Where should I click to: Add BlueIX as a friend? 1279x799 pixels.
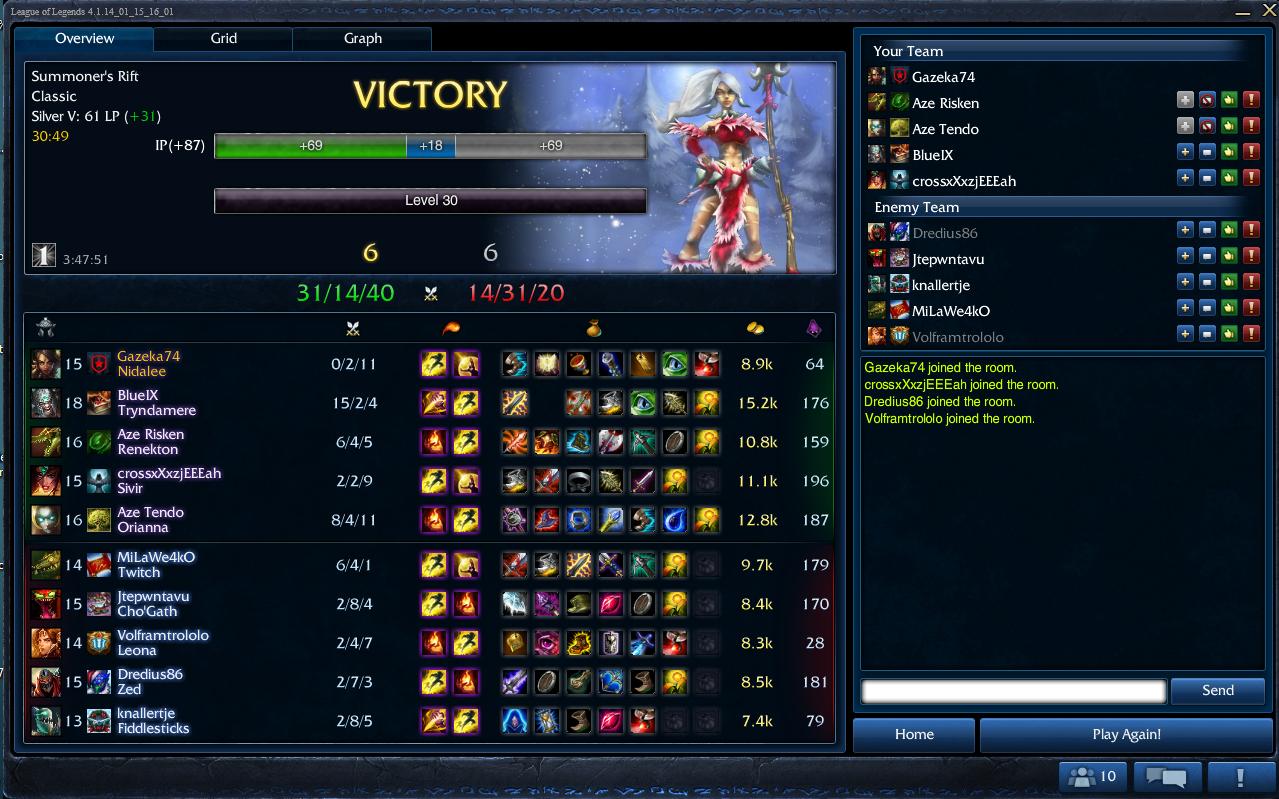coord(1185,155)
